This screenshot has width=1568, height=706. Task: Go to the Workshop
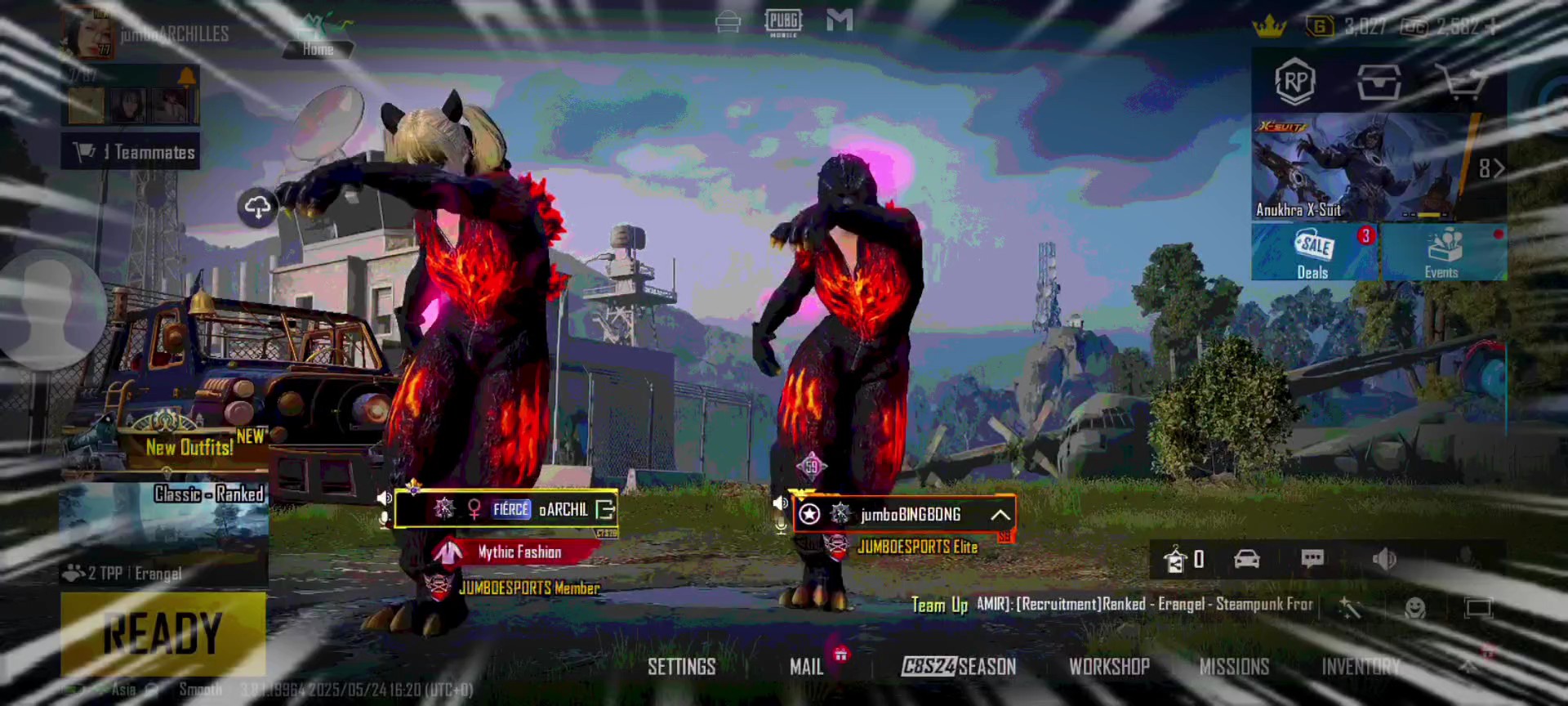pos(1109,667)
